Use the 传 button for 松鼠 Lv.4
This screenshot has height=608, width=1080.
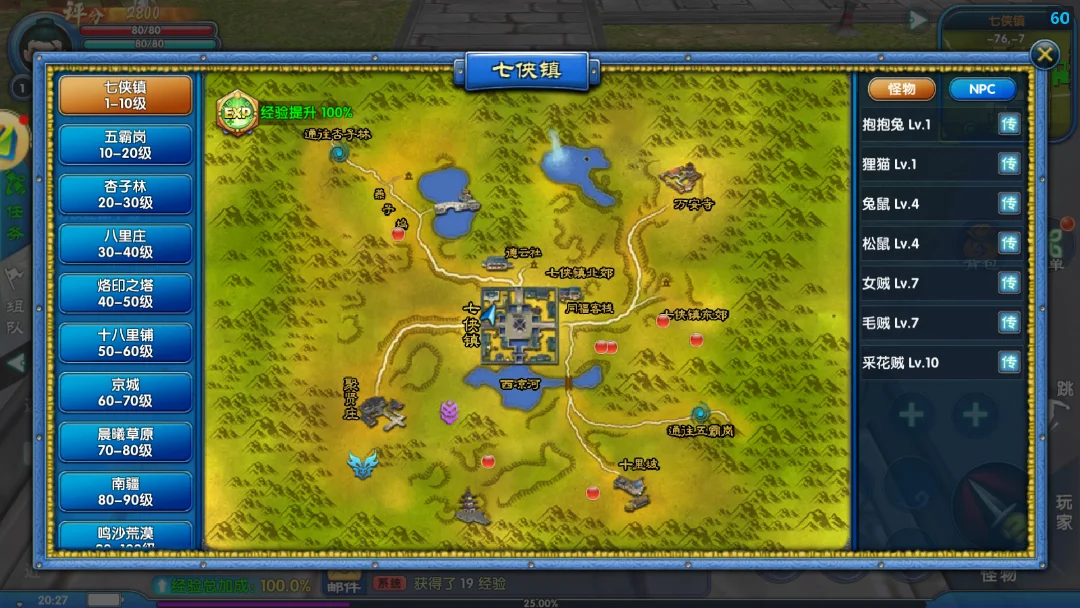tap(1009, 243)
